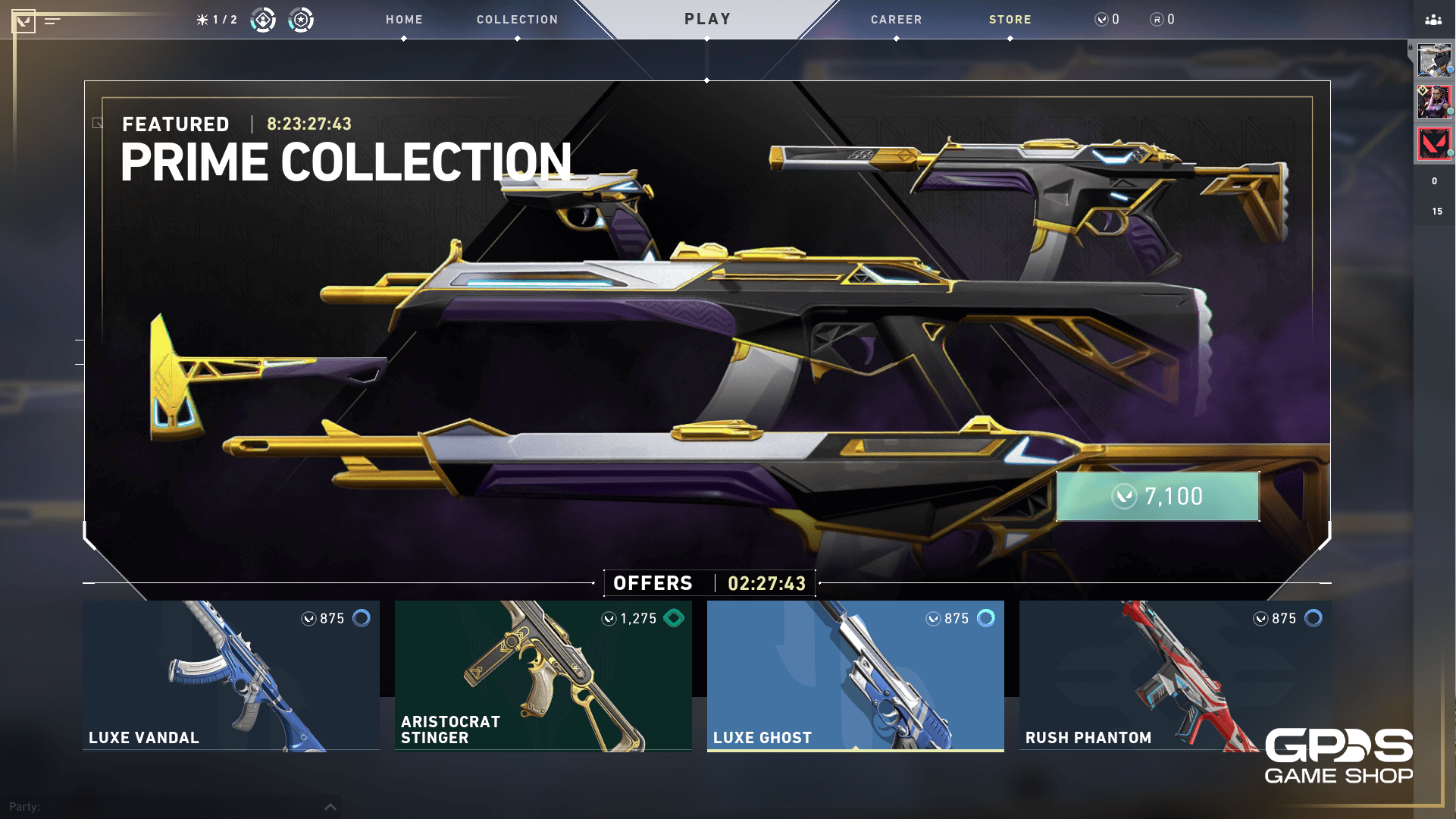Select the Luxe Vandal offer
The image size is (1456, 819).
tap(230, 675)
